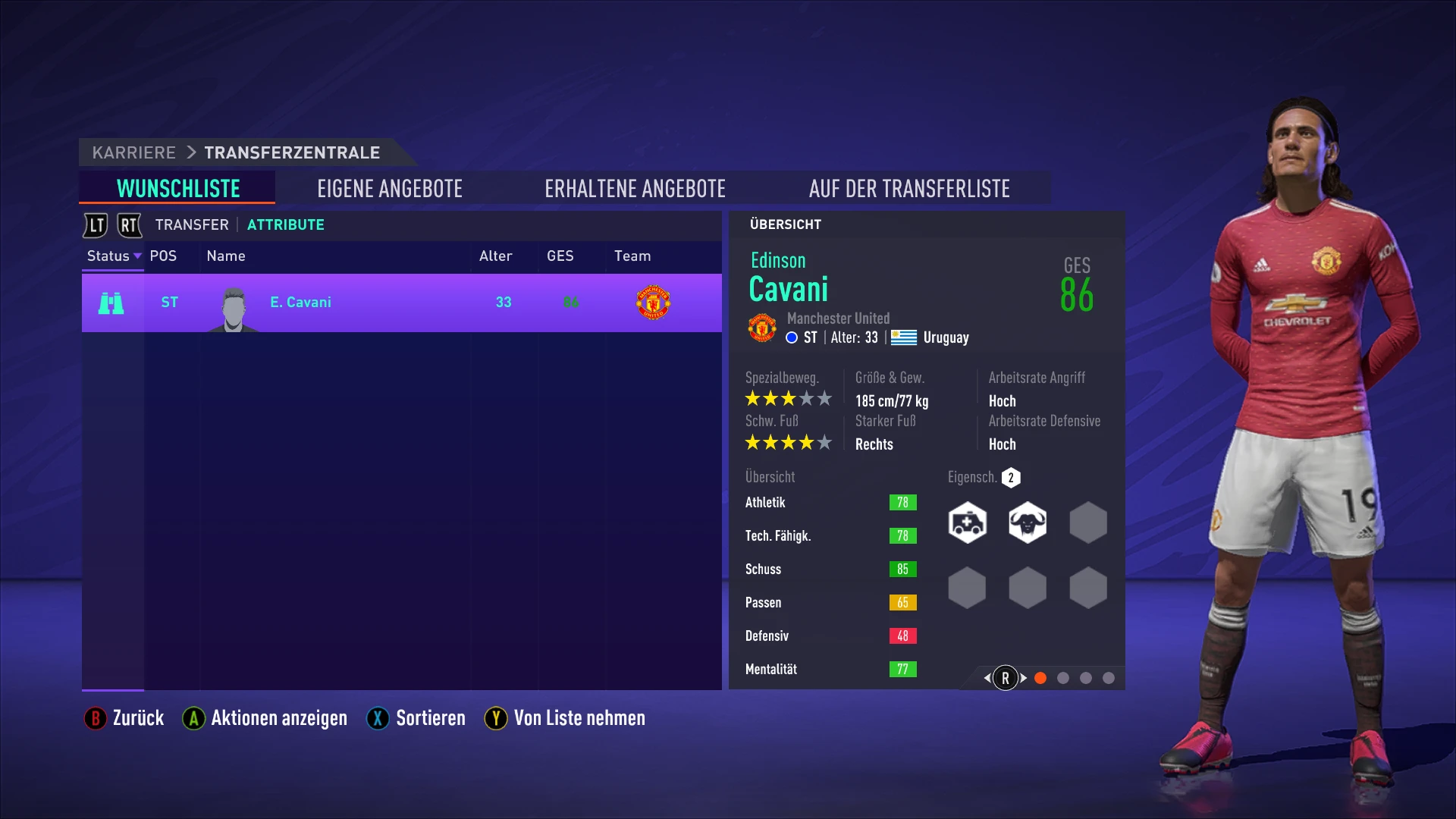
Task: Click the injury-prone trait hexagon icon
Action: click(x=966, y=522)
